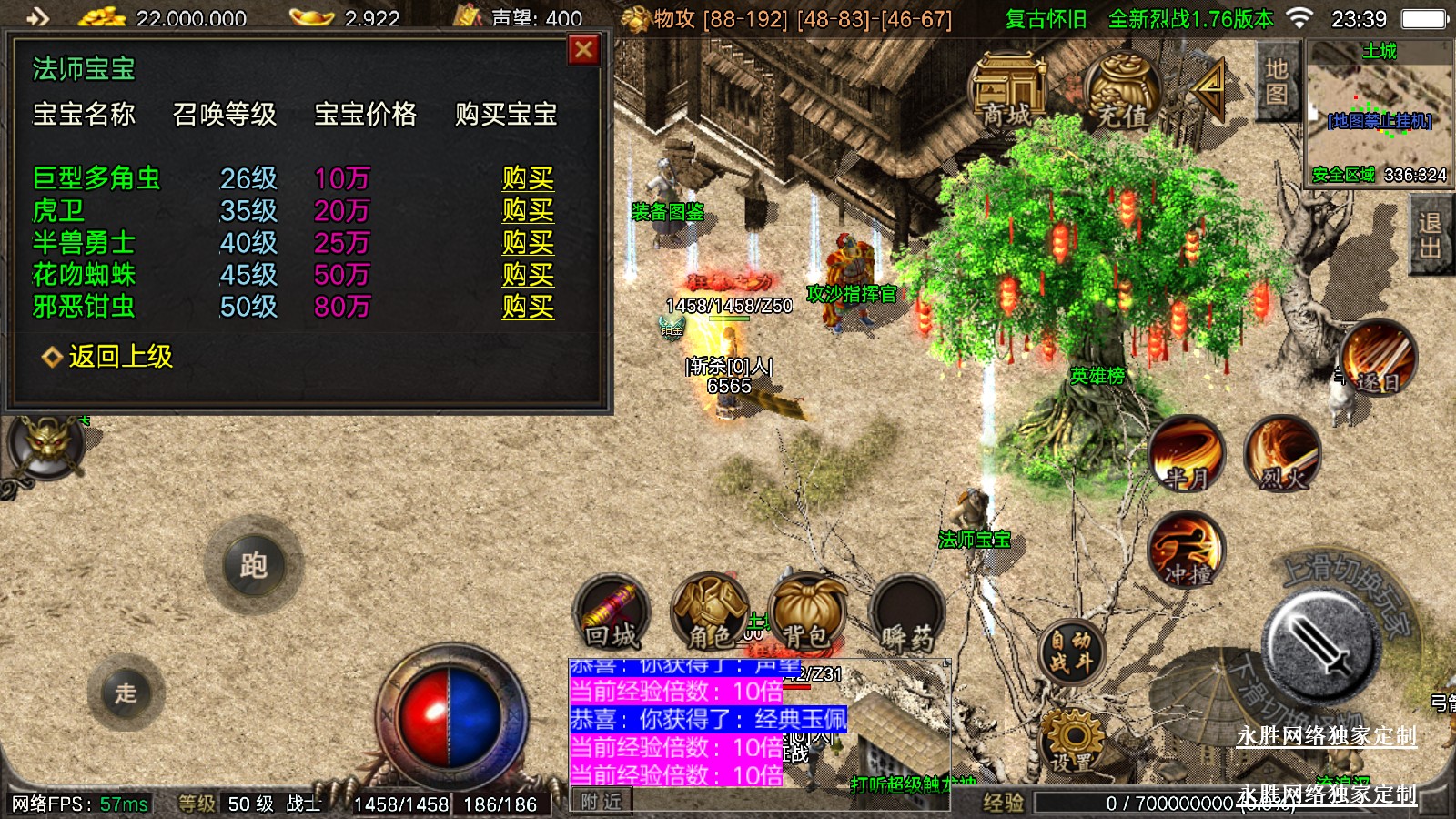Buy the 花吻蜘蛛 pet
Image resolution: width=1456 pixels, height=819 pixels.
tap(528, 274)
